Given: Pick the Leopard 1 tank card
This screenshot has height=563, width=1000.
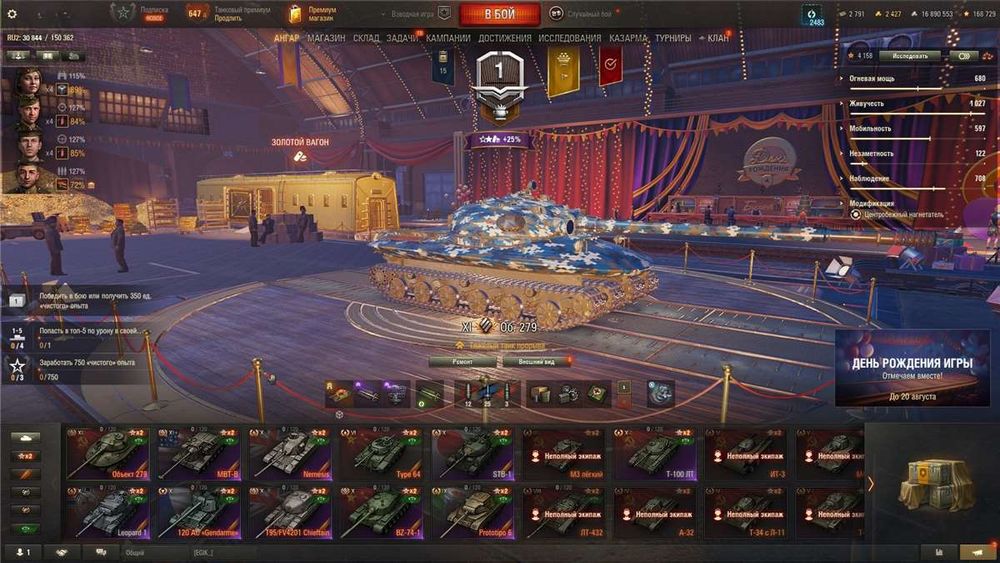Looking at the screenshot, I should pos(106,512).
